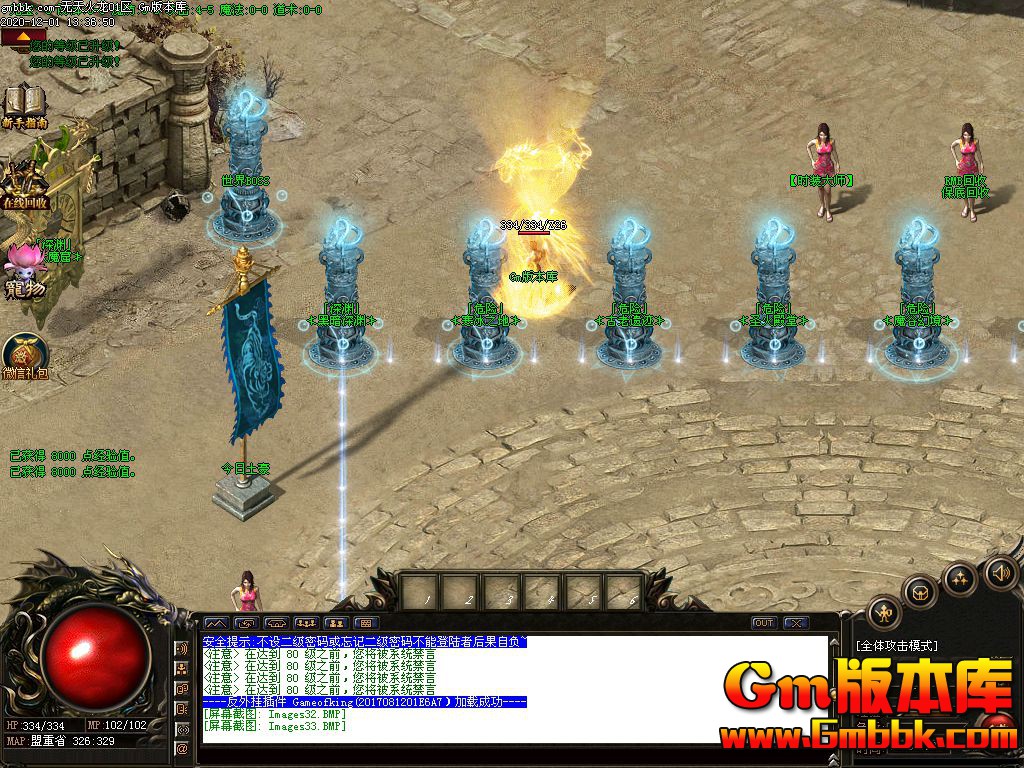Click the @ chat side button
The image size is (1024, 768).
point(183,748)
